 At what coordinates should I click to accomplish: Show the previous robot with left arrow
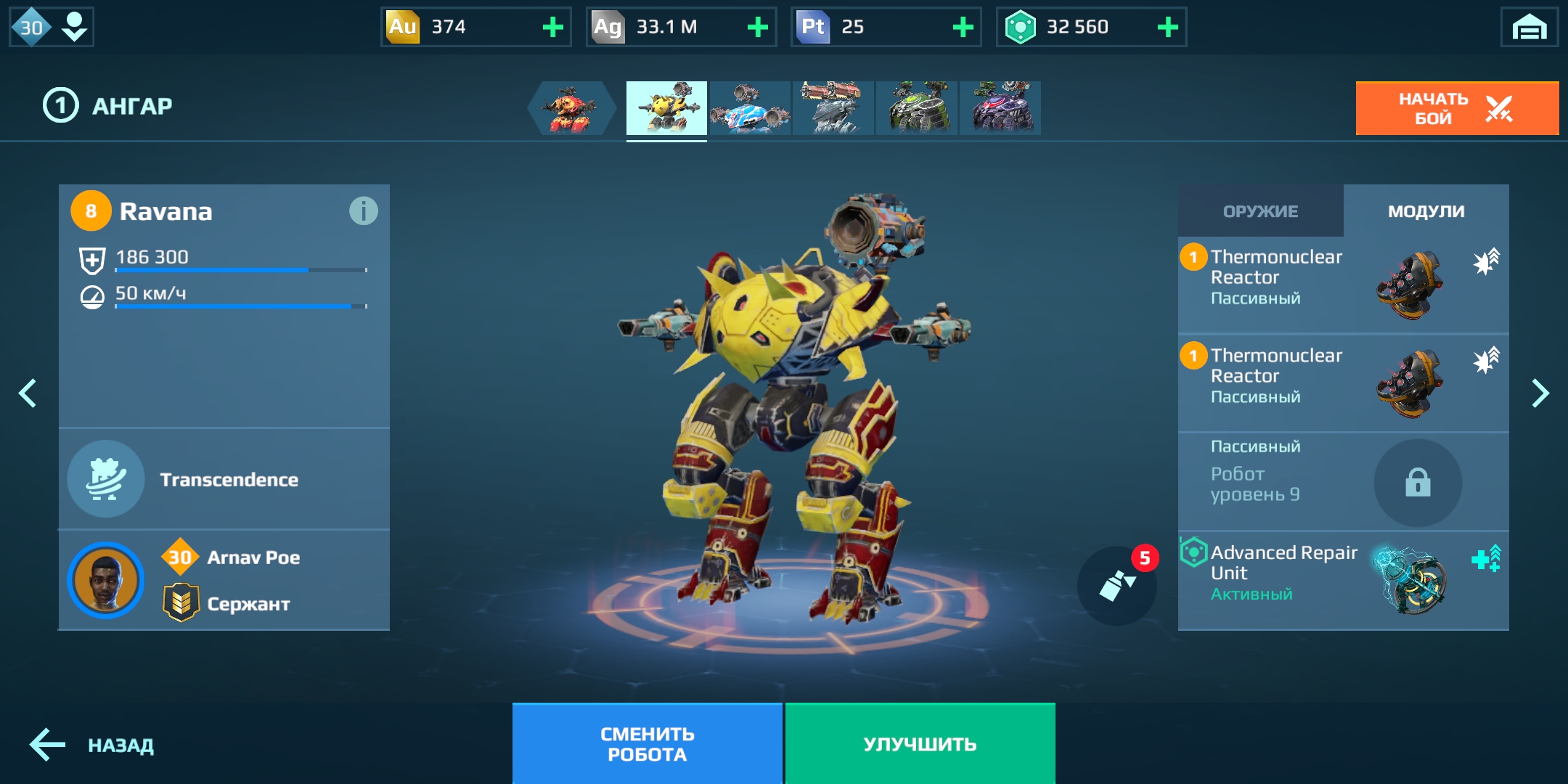[28, 393]
